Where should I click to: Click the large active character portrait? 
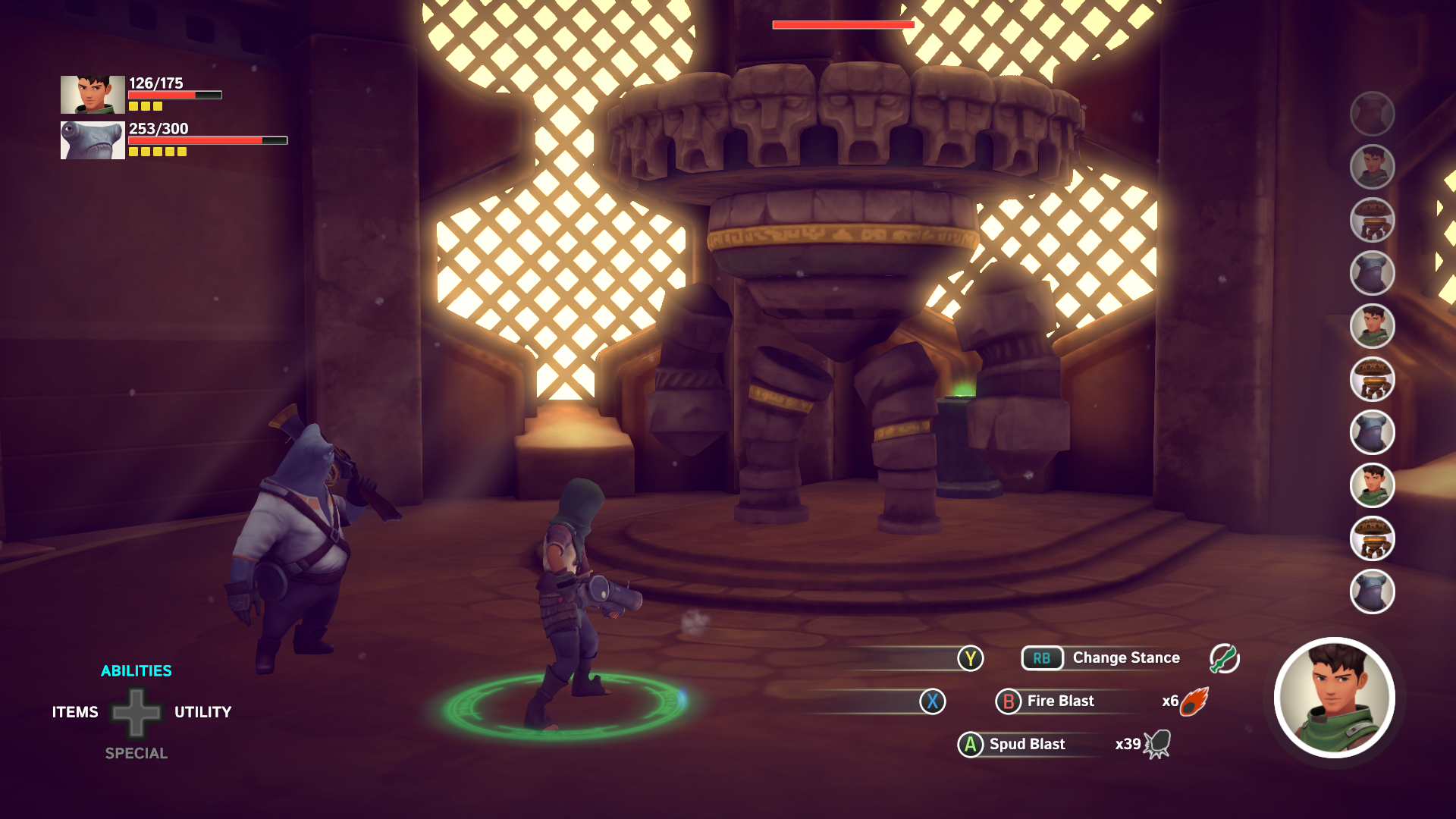click(1334, 698)
